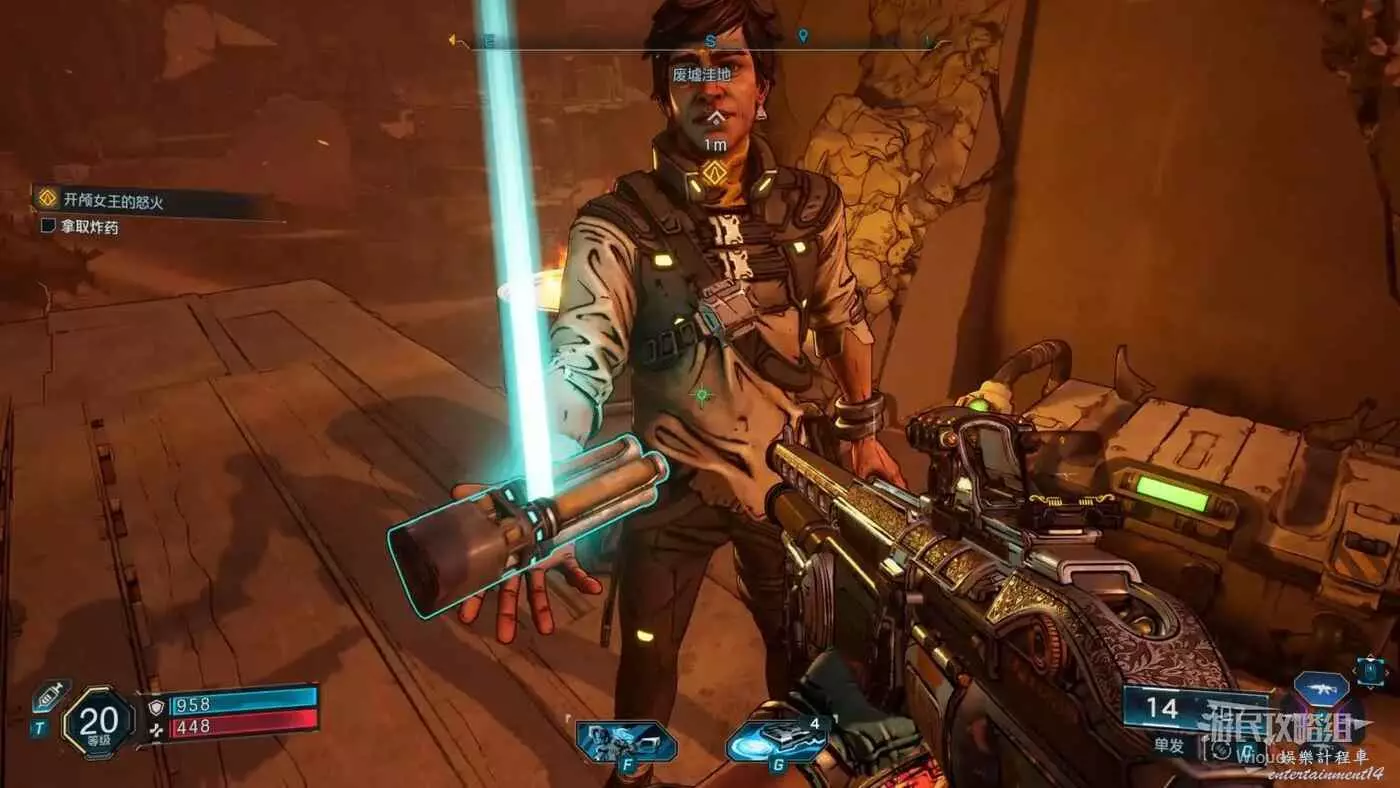Activate the action skill icon
The width and height of the screenshot is (1400, 788).
[x=624, y=742]
